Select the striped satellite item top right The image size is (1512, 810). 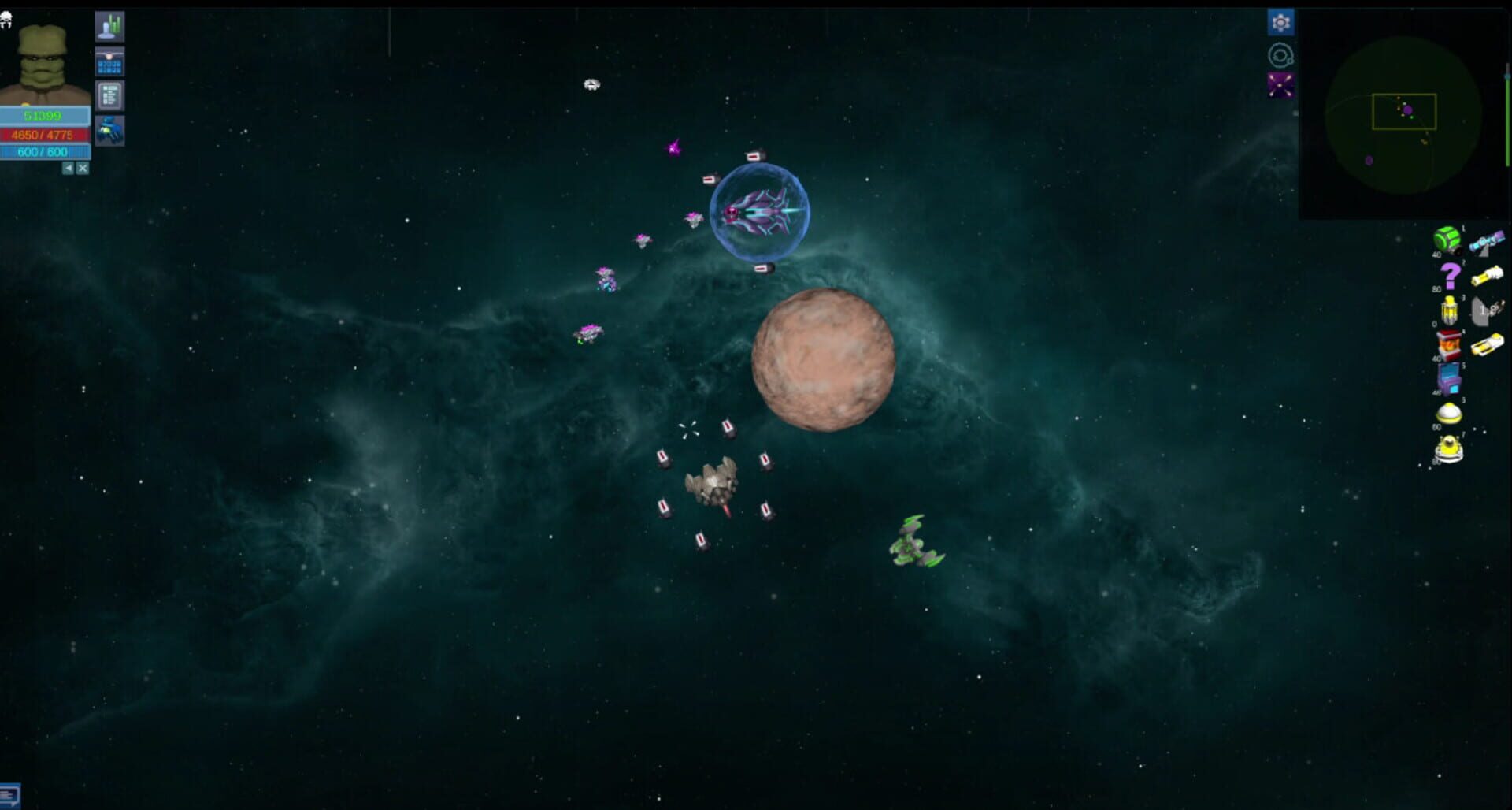[x=1487, y=240]
